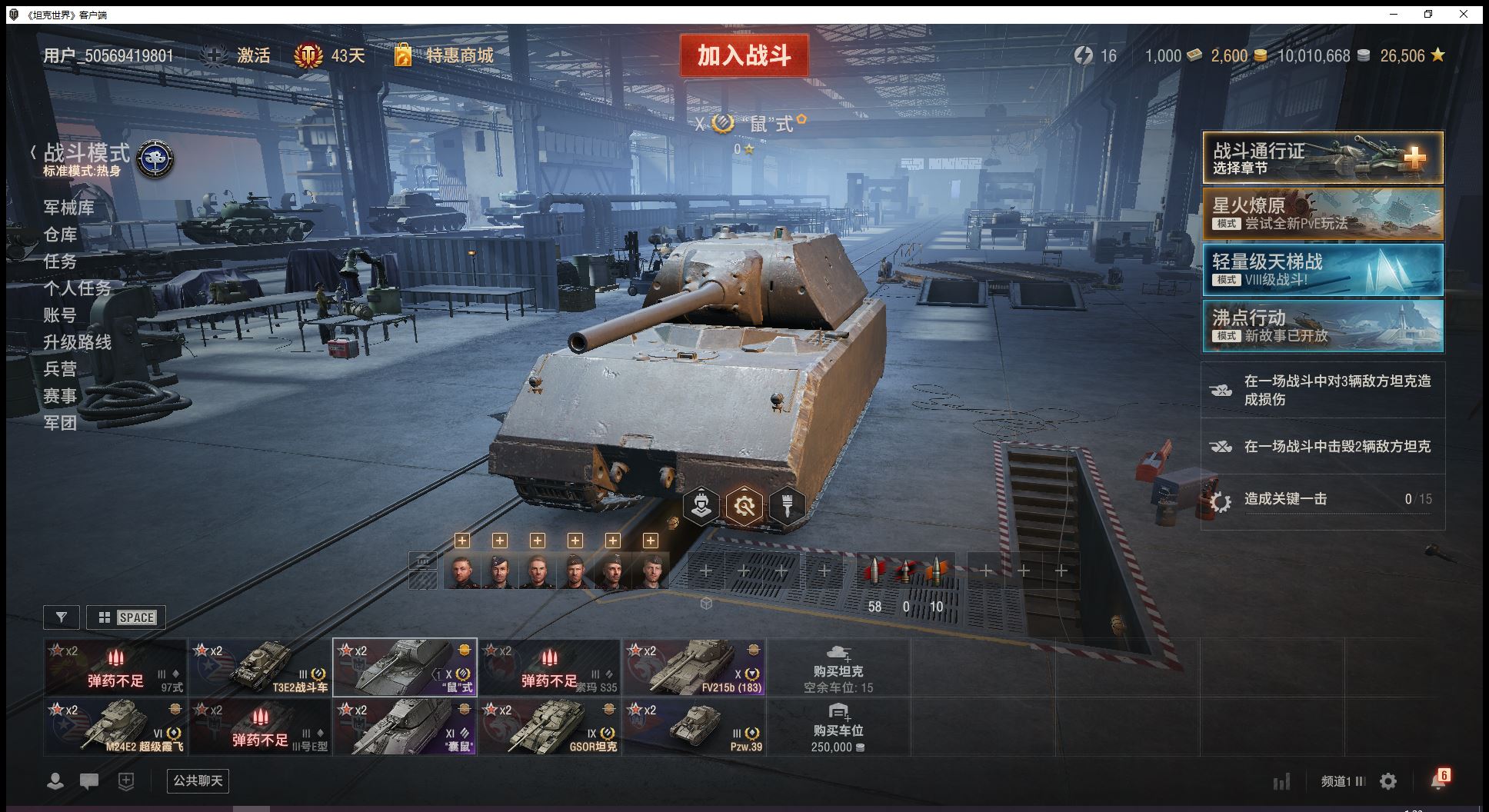Show the 升级路线 tech tree
Screen dimensions: 1489x812
click(78, 342)
